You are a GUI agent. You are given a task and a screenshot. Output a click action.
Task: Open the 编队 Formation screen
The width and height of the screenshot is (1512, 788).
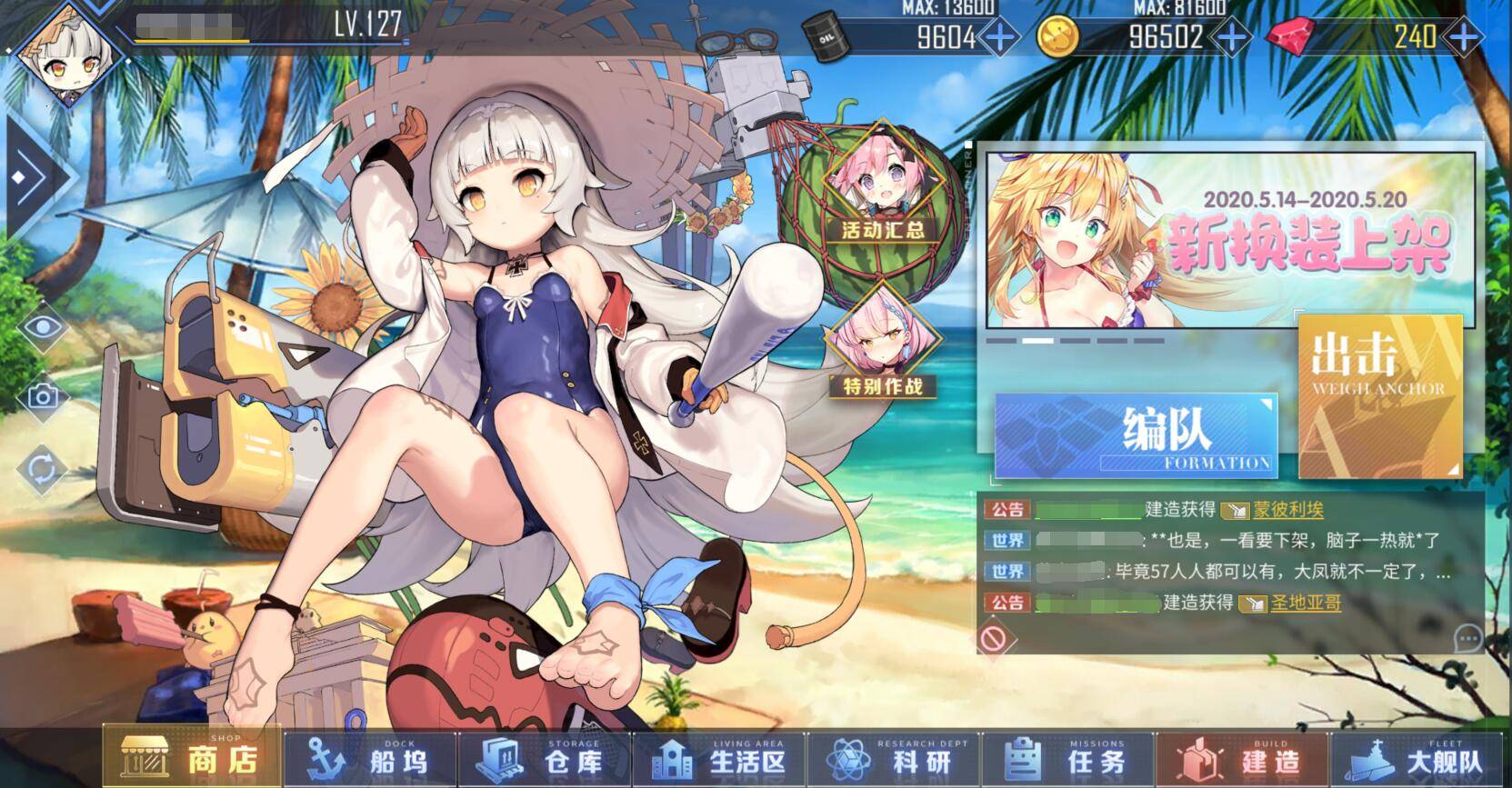click(x=1136, y=435)
